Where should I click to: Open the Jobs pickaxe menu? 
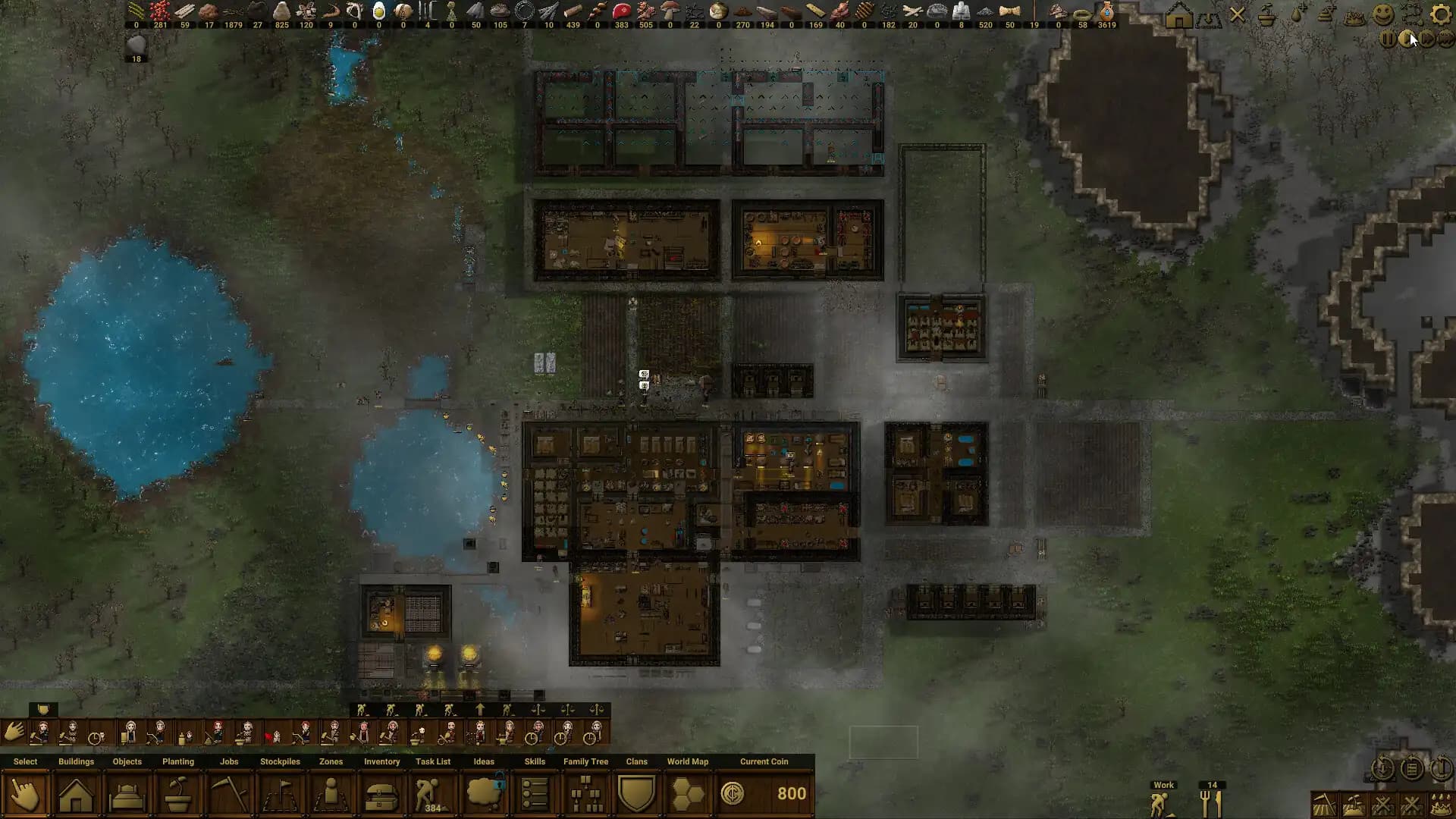click(229, 794)
